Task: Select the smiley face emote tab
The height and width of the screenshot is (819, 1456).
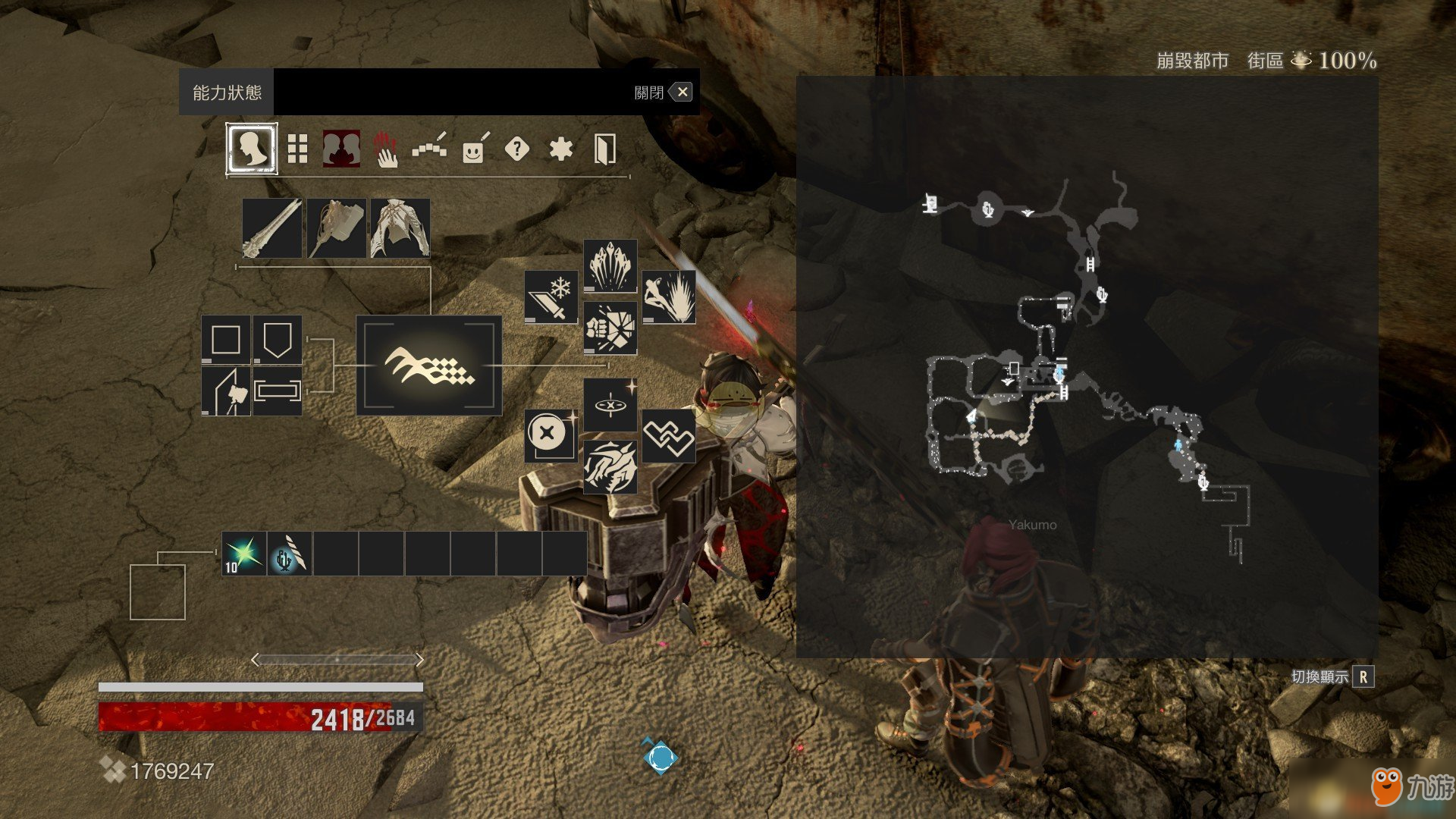Action: tap(474, 149)
